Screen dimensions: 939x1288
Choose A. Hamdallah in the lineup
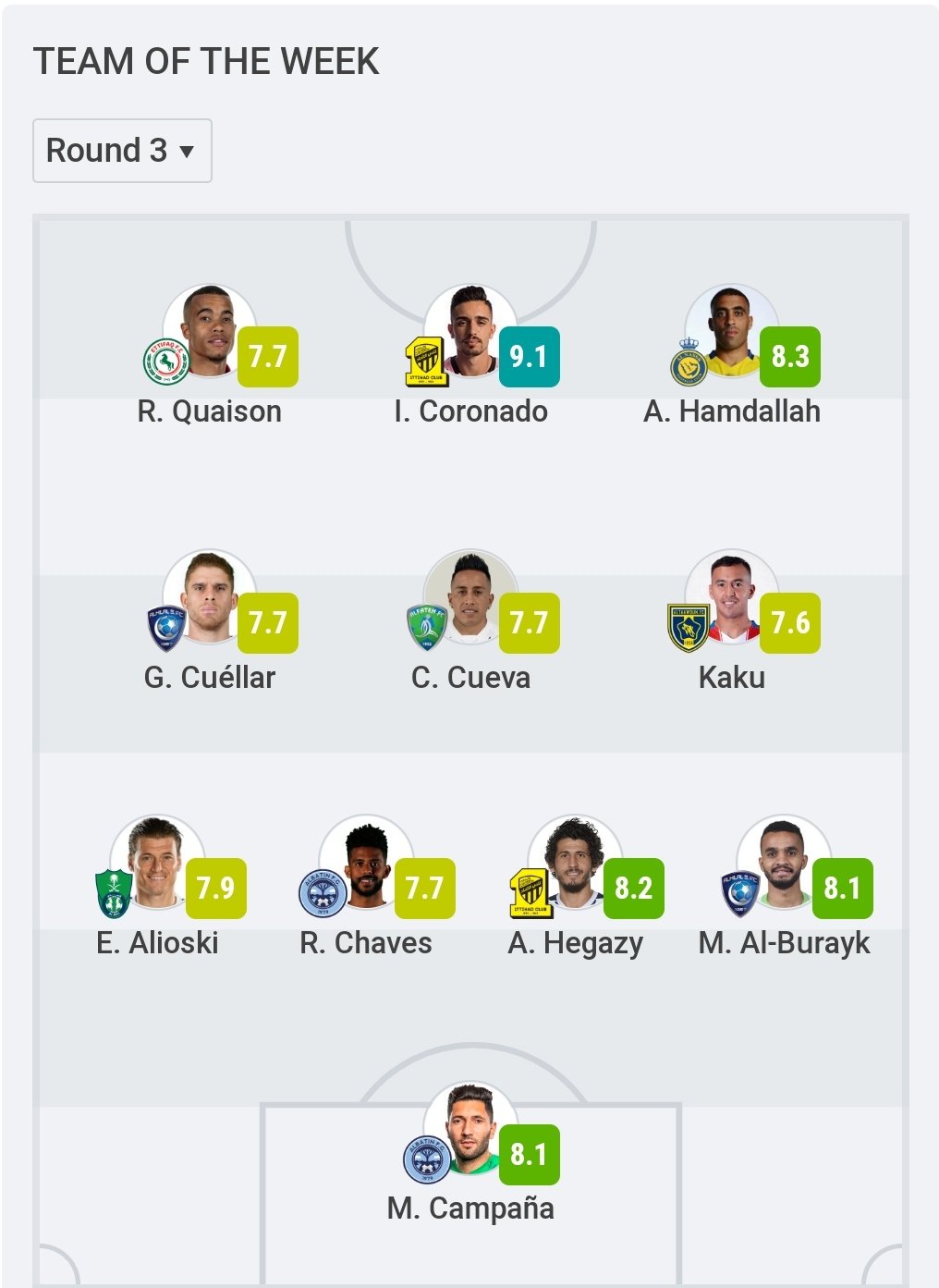pos(731,331)
